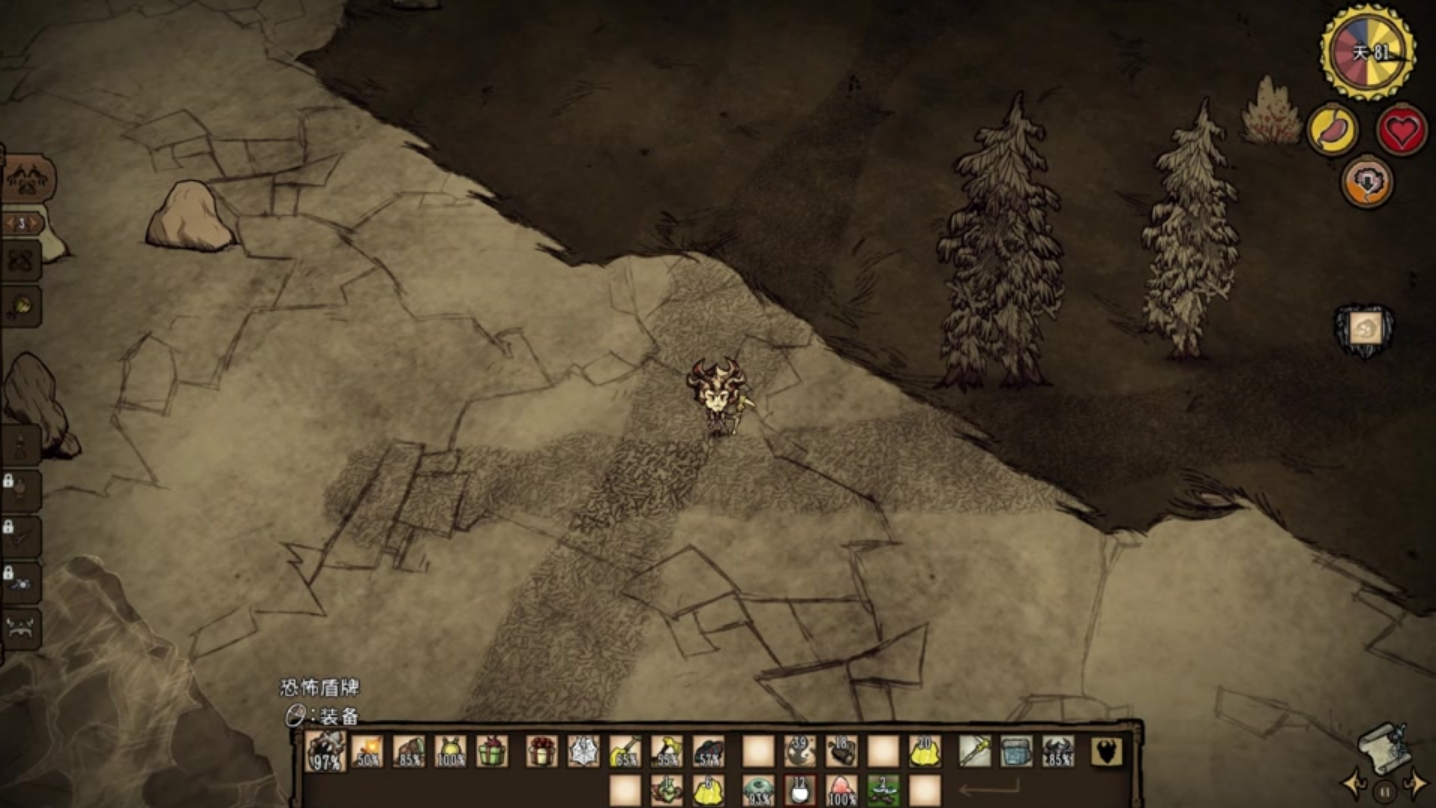
Task: Select the green wrapped gift slot
Action: [491, 751]
